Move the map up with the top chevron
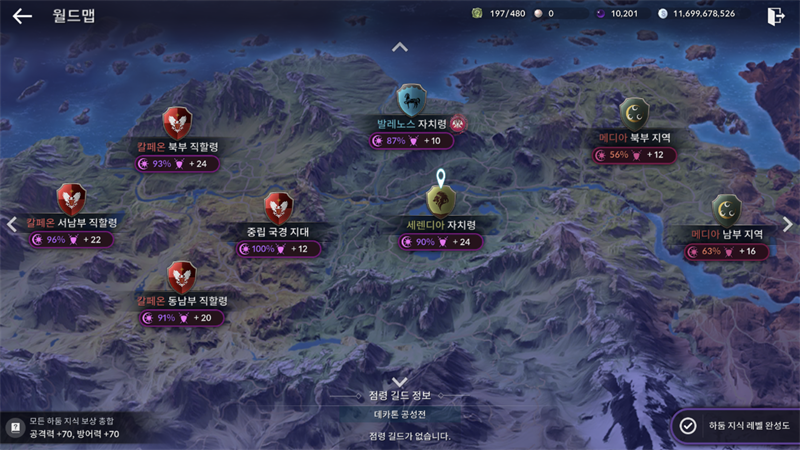 [400, 47]
